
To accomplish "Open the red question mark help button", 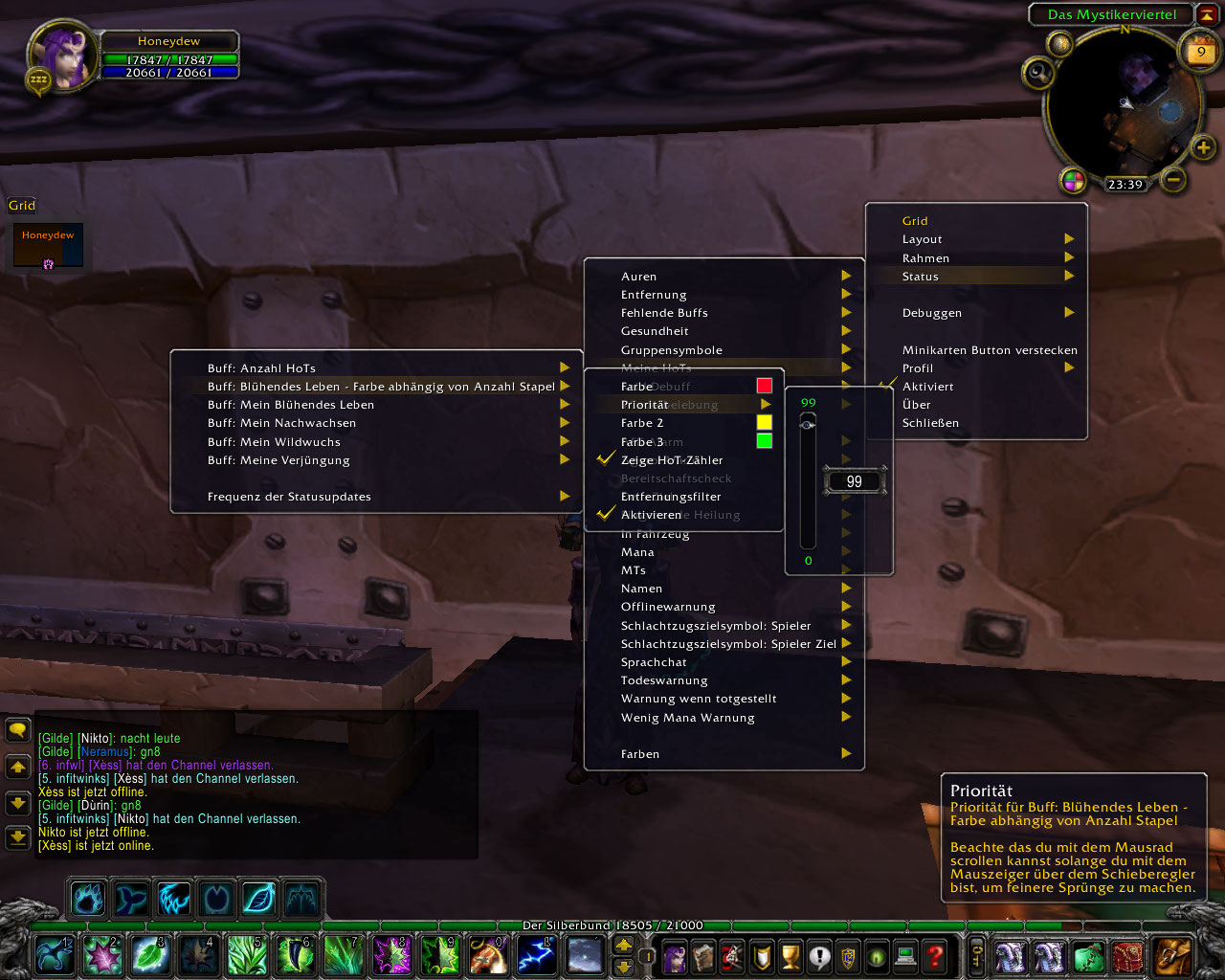I will [x=935, y=955].
